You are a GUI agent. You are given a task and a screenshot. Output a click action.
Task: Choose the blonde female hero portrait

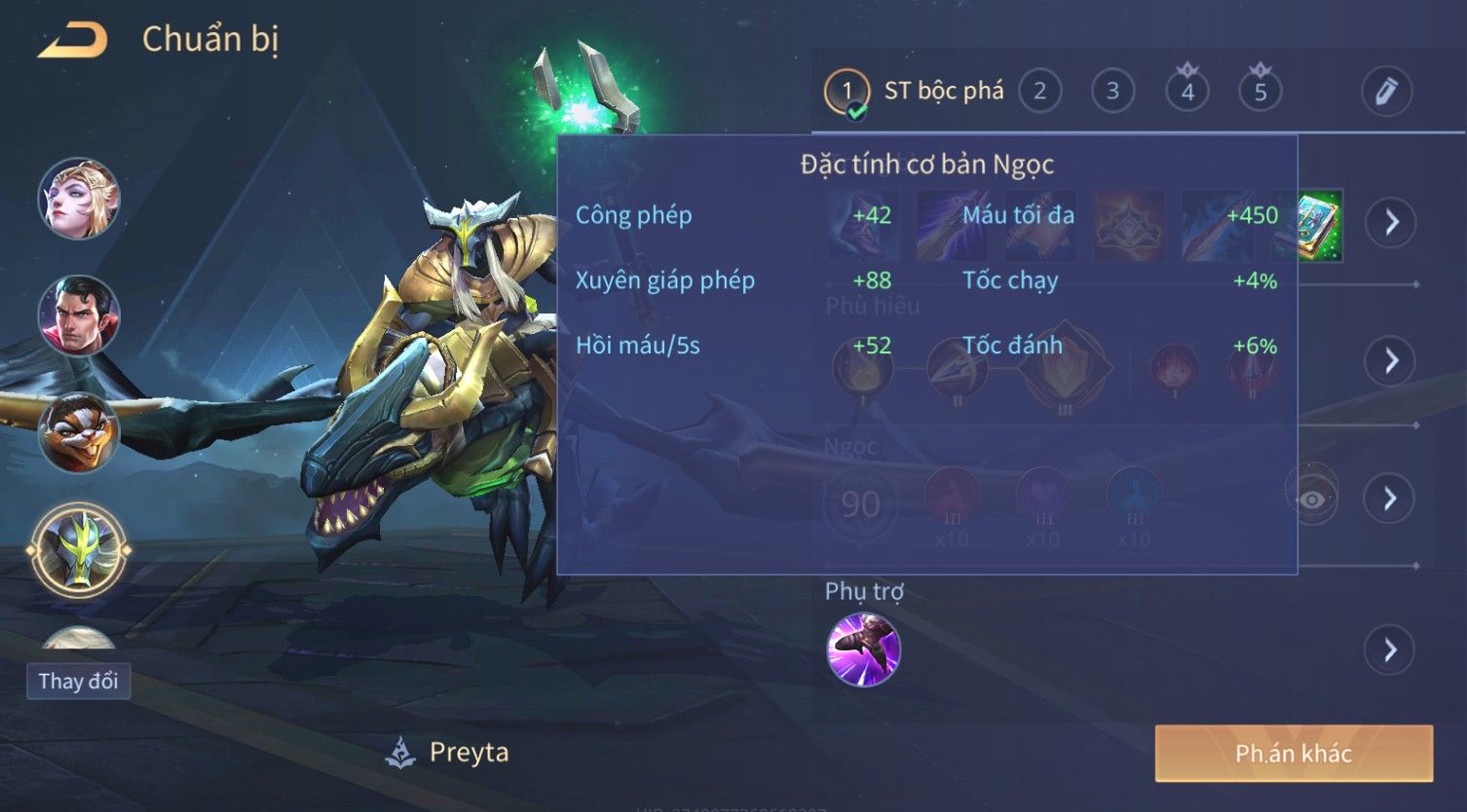click(79, 199)
